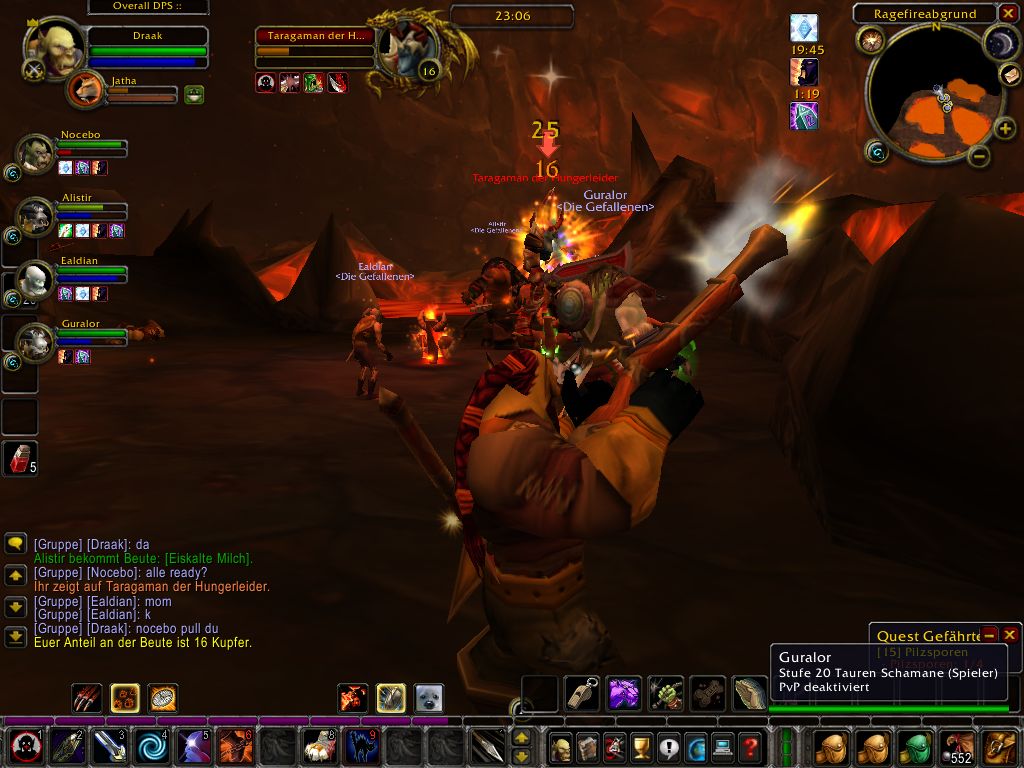Select the seal pet action icon
The image size is (1024, 768).
click(x=429, y=698)
